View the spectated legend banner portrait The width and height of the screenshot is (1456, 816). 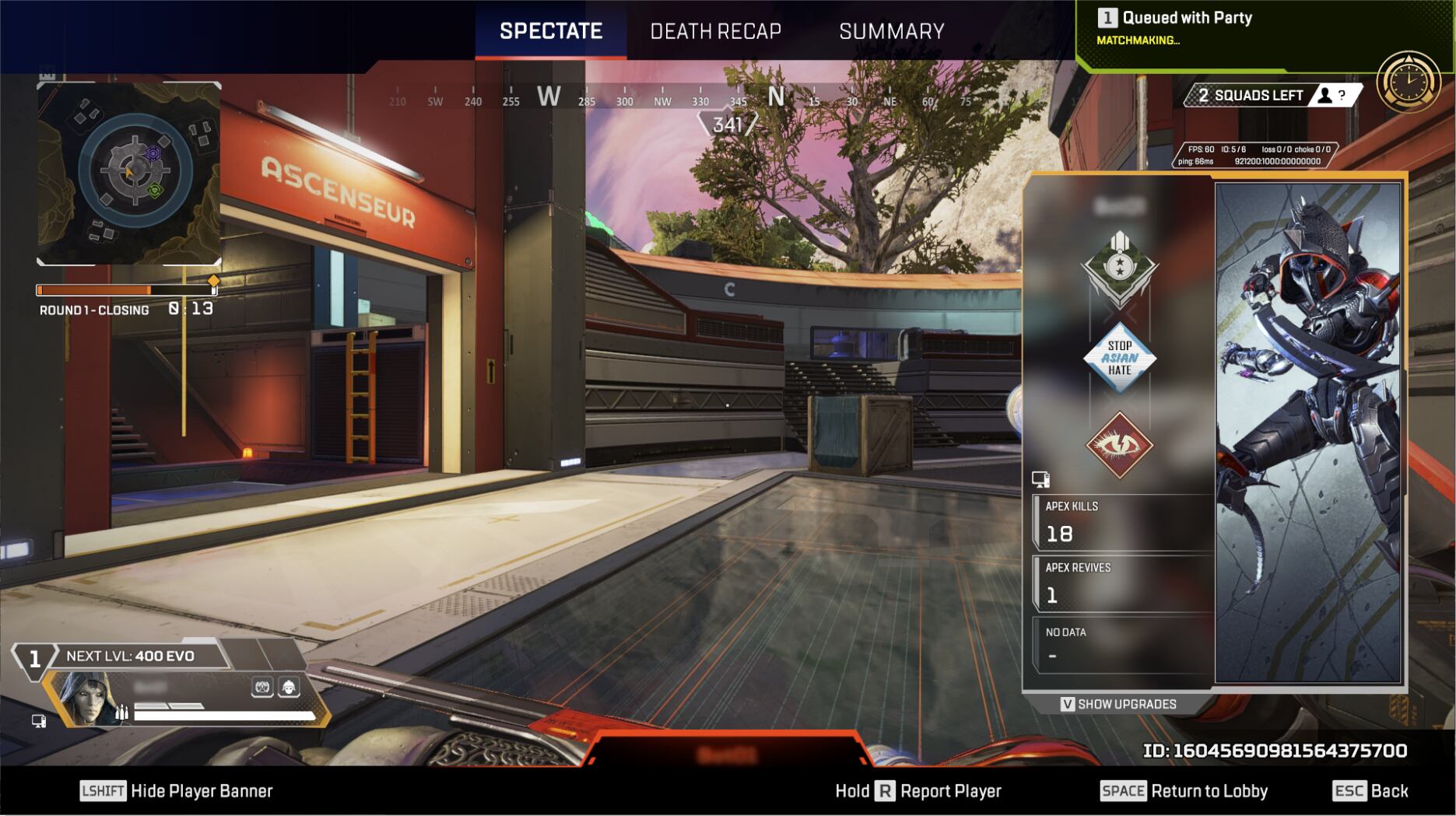point(1308,433)
